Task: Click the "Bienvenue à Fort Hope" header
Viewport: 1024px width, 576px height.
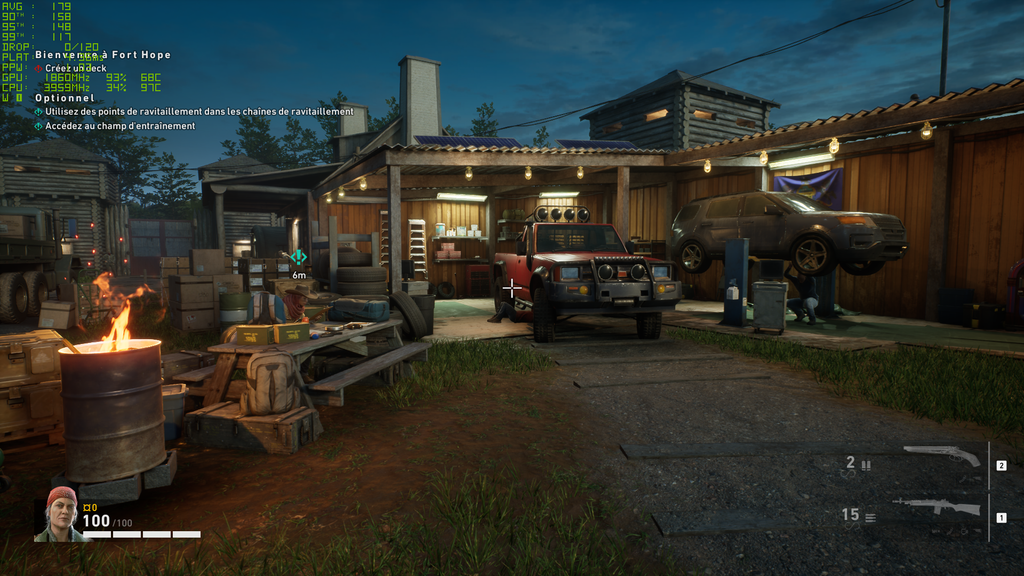Action: coord(103,55)
